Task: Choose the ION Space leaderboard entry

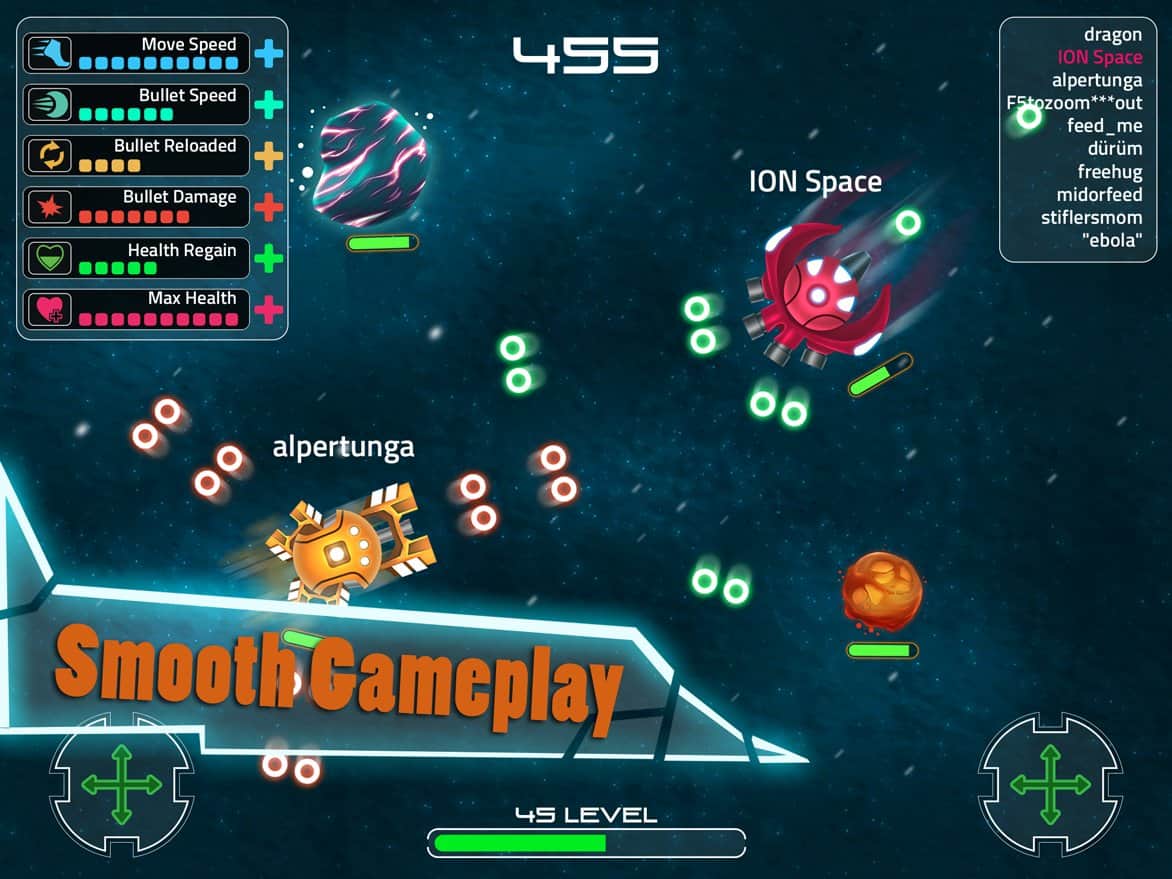Action: point(1099,58)
